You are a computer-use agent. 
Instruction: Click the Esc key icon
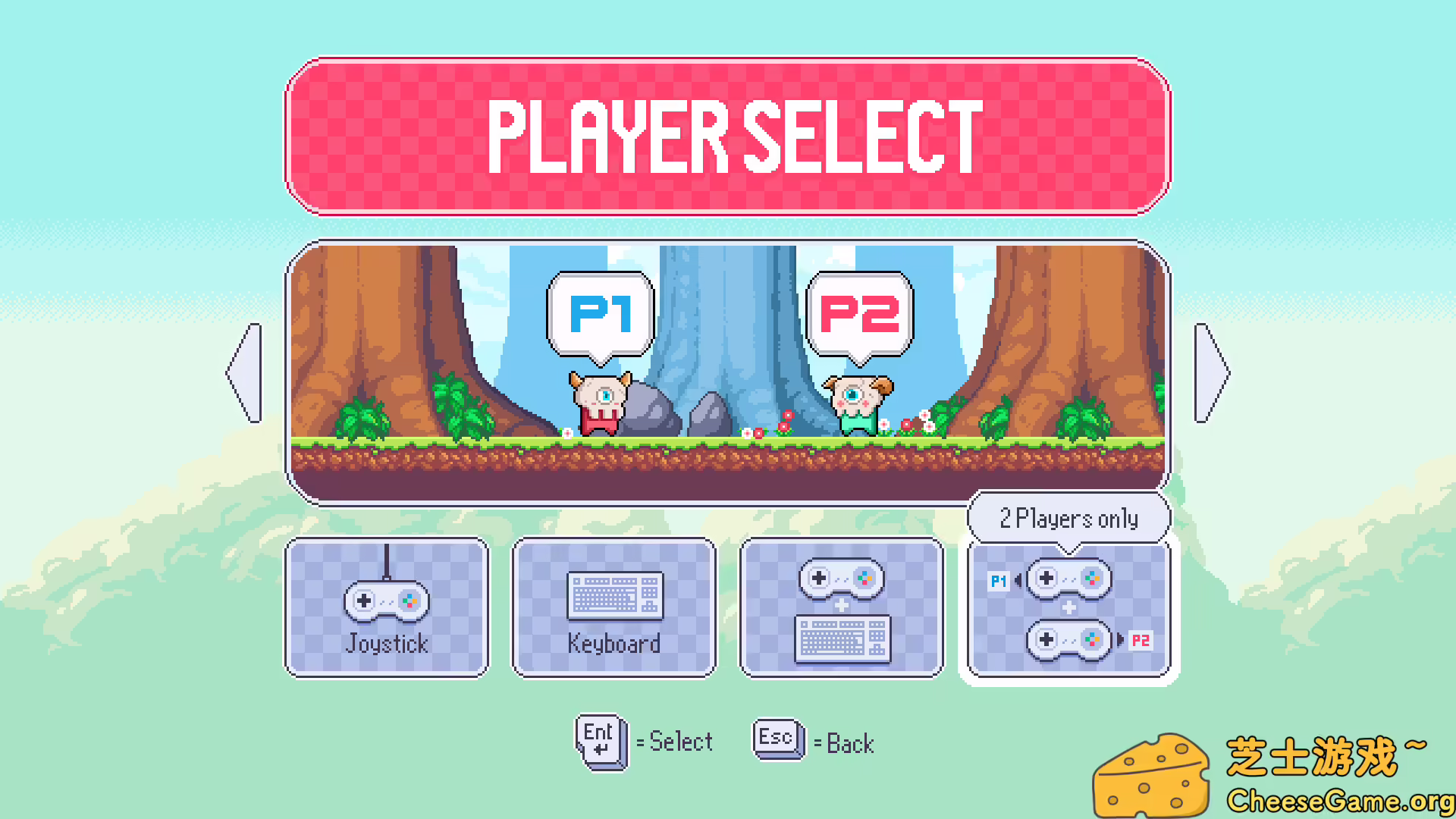pyautogui.click(x=777, y=739)
